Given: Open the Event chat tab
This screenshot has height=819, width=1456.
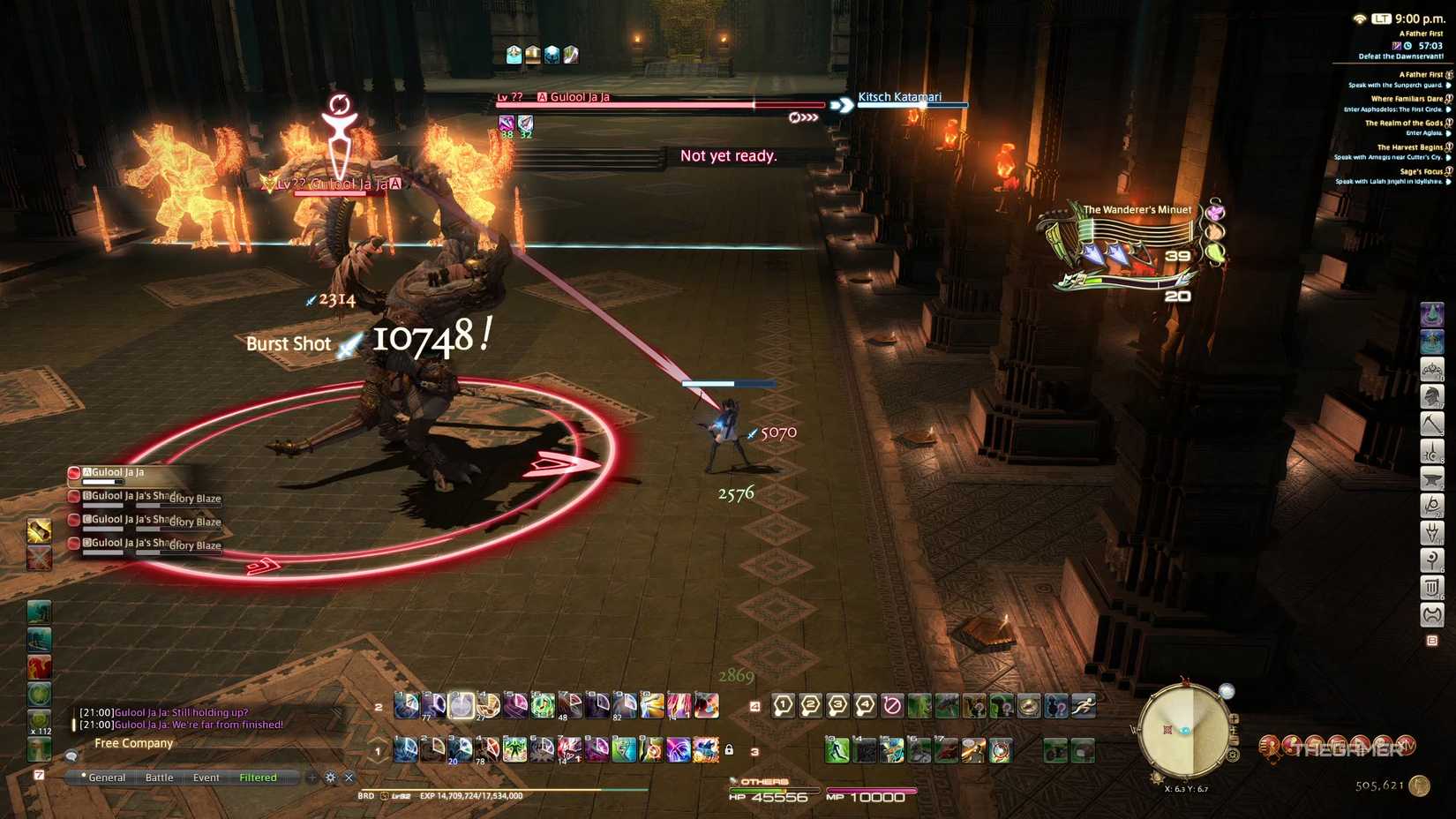Looking at the screenshot, I should coord(205,778).
